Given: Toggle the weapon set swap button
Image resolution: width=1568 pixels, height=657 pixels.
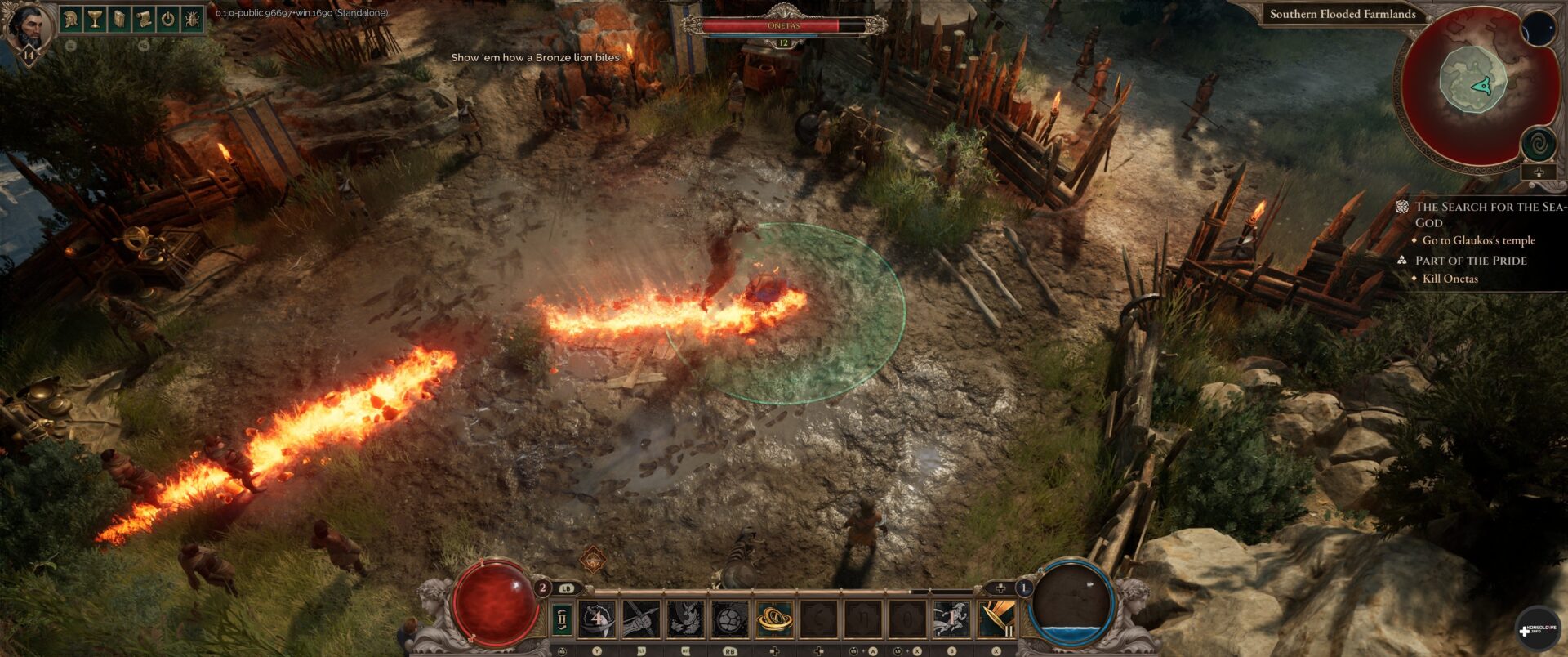Looking at the screenshot, I should coord(563,619).
